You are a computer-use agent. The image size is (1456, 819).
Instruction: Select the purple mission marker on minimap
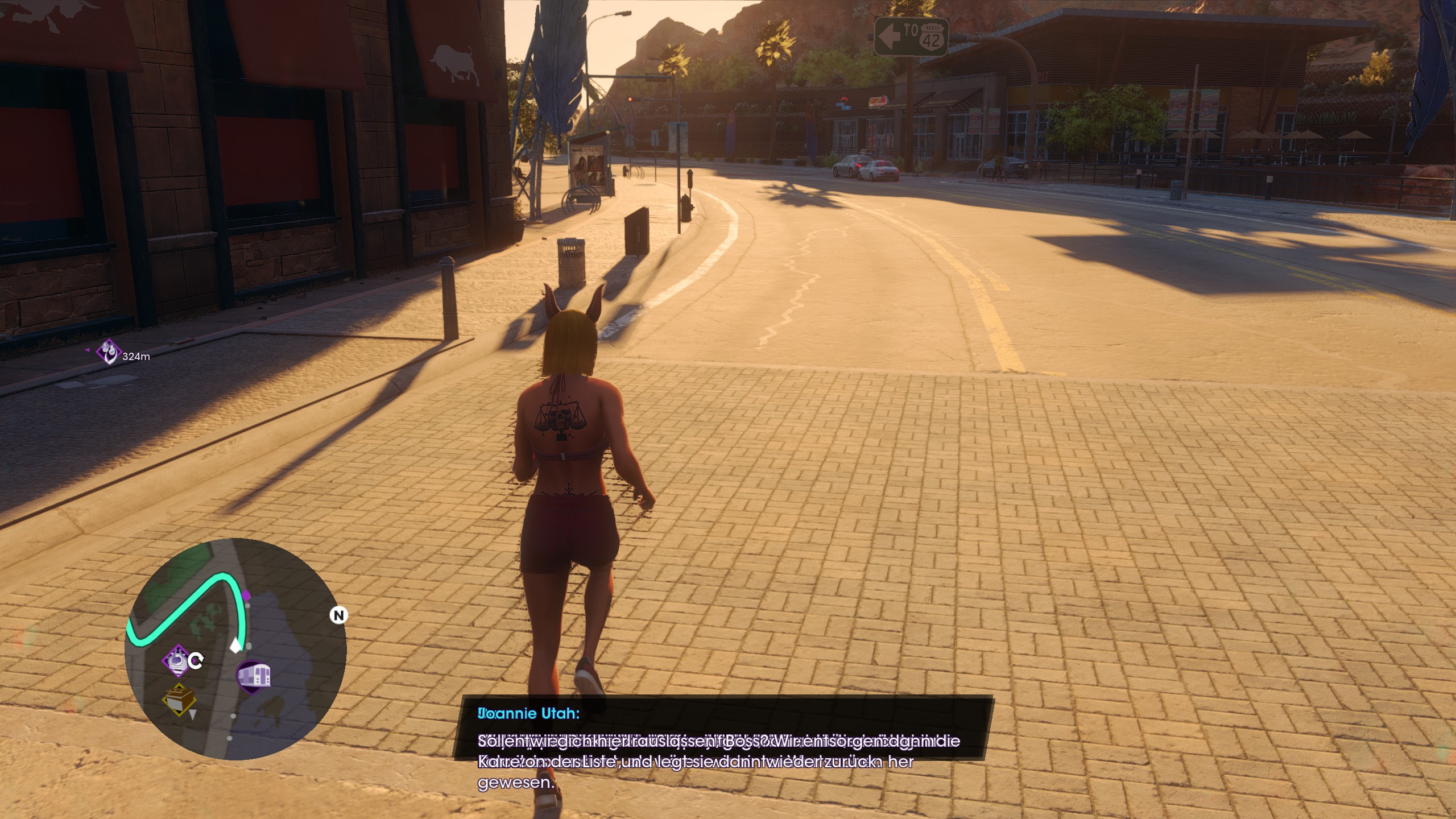click(177, 660)
